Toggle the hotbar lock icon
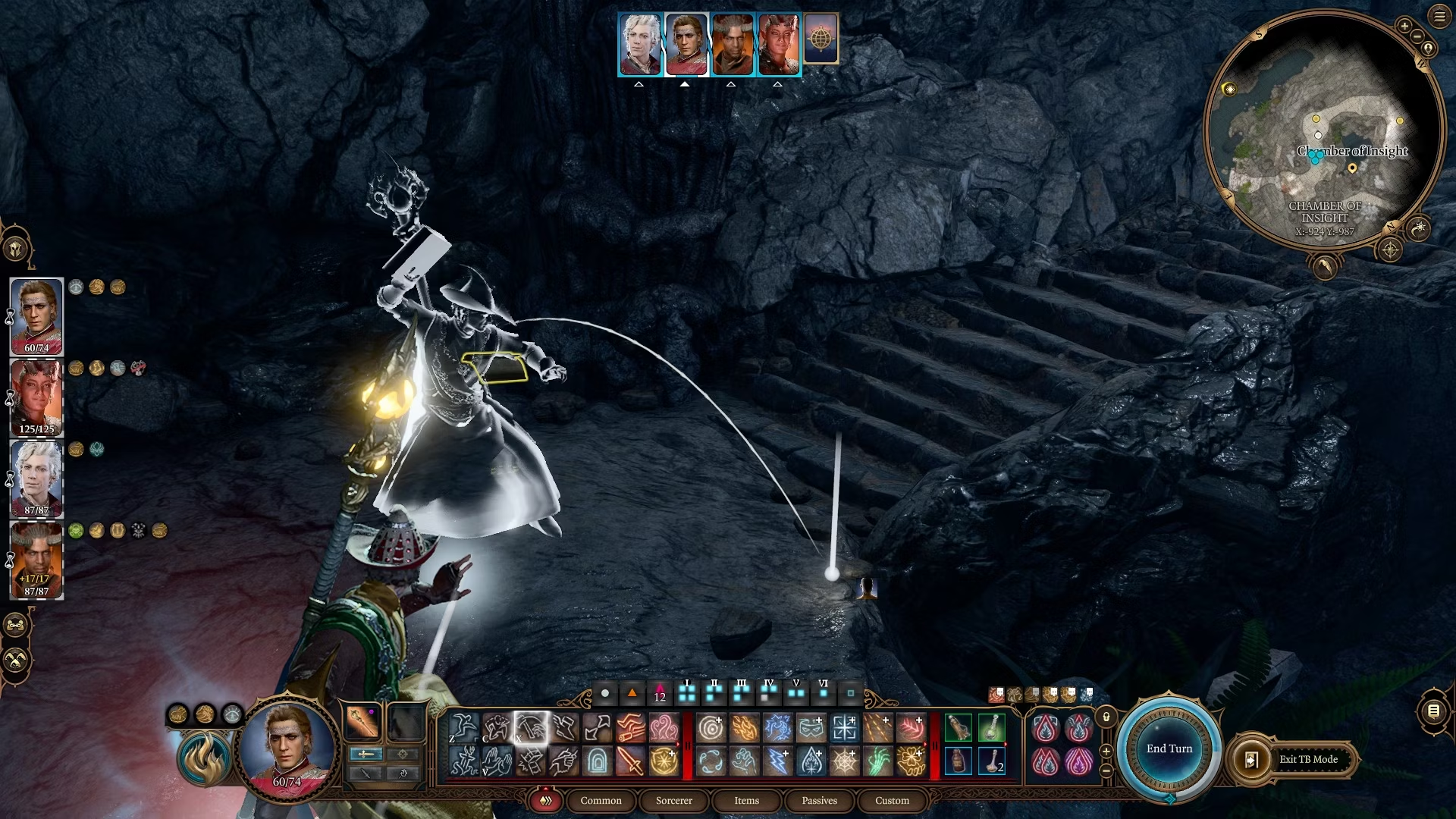 pyautogui.click(x=1106, y=717)
